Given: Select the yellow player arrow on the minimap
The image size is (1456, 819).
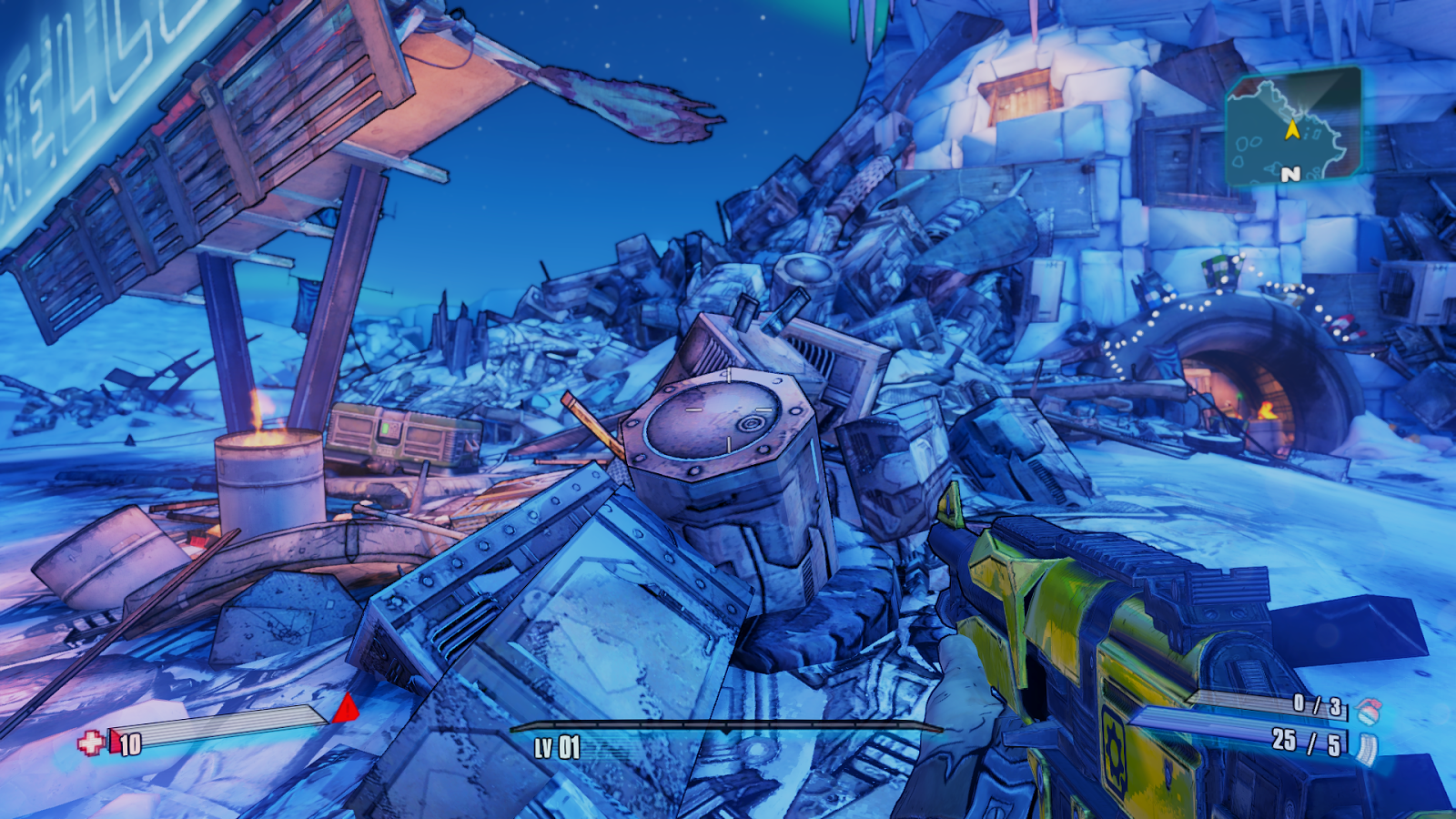Looking at the screenshot, I should coord(1292,130).
